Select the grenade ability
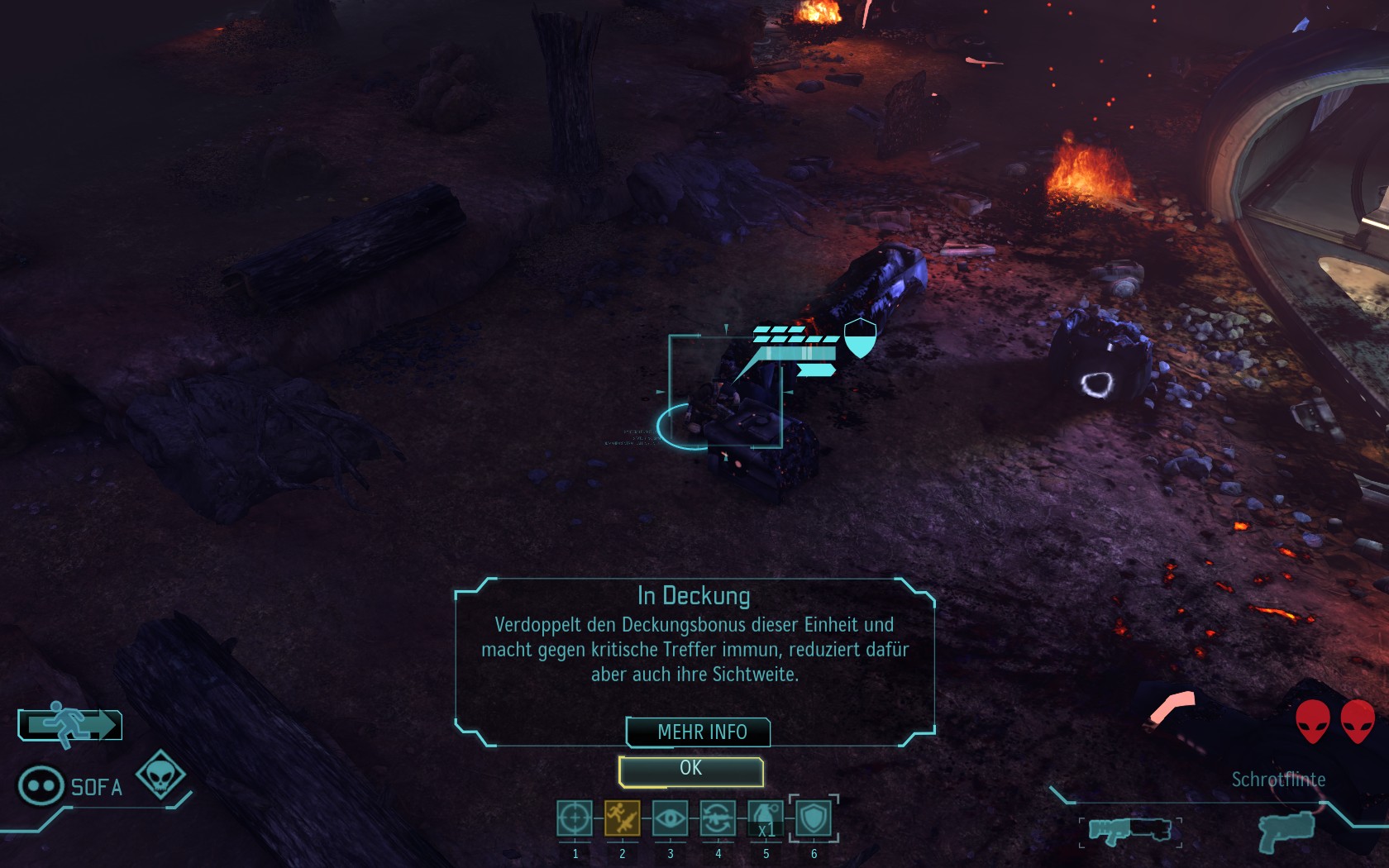Viewport: 1389px width, 868px height. (766, 818)
